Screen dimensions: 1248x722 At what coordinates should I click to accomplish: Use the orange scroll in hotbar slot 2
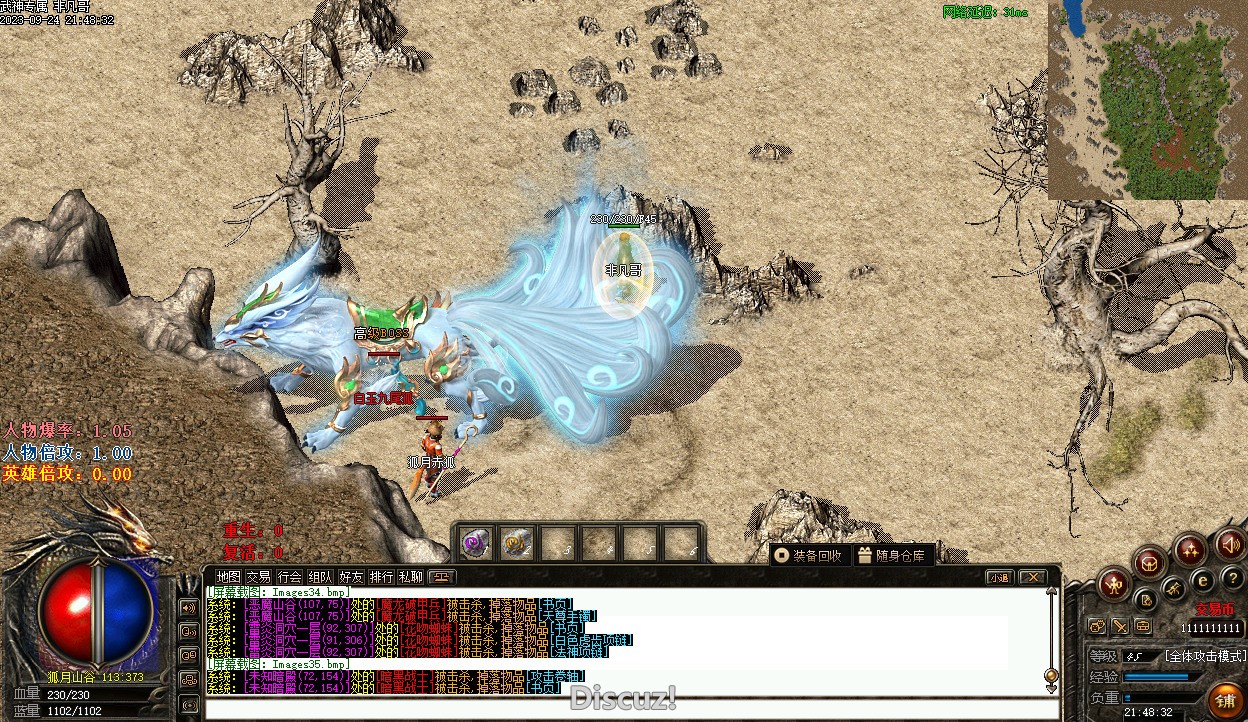(516, 543)
